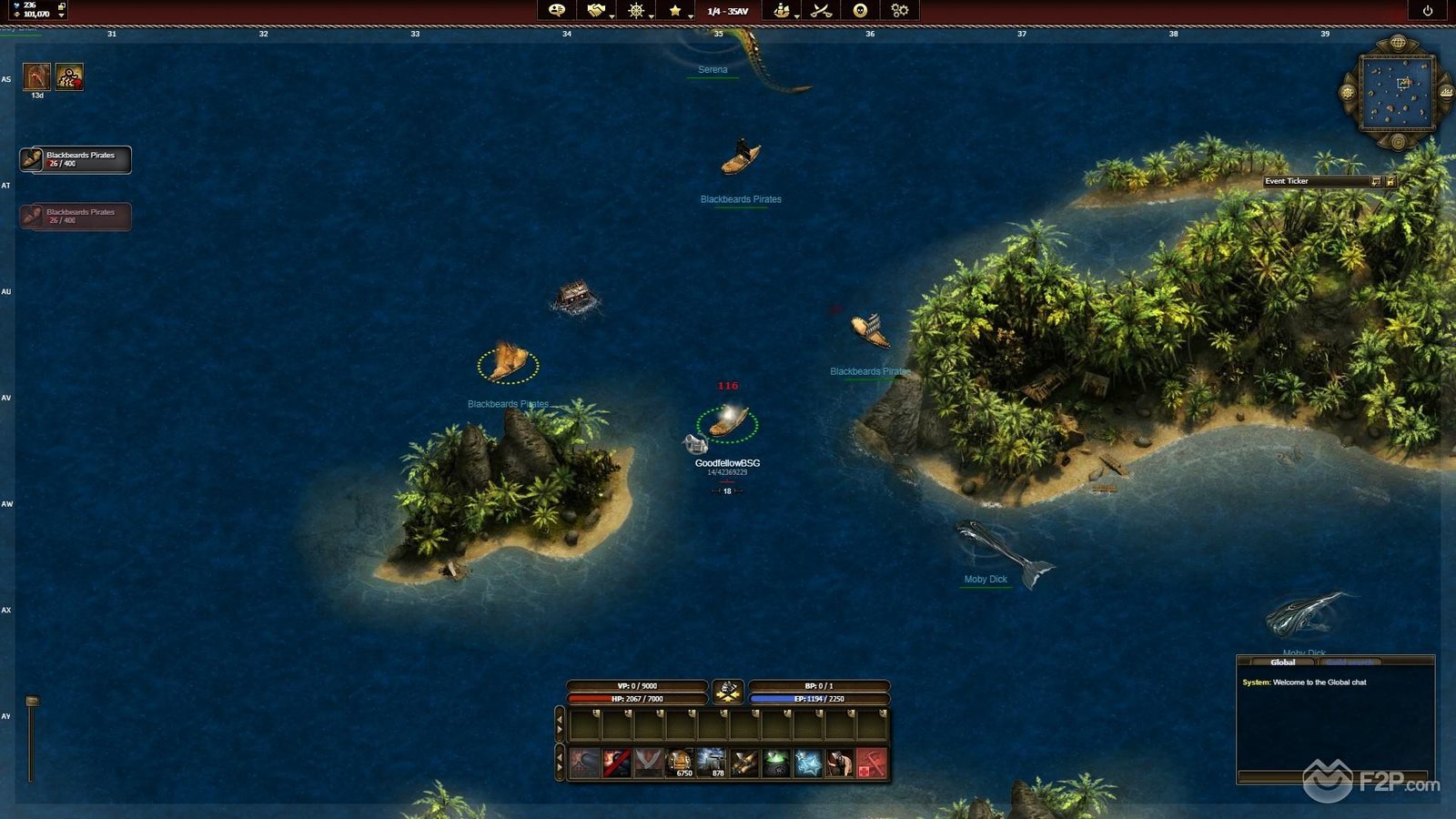Image resolution: width=1456 pixels, height=819 pixels.
Task: Activate the blue starfish ability icon
Action: (809, 762)
